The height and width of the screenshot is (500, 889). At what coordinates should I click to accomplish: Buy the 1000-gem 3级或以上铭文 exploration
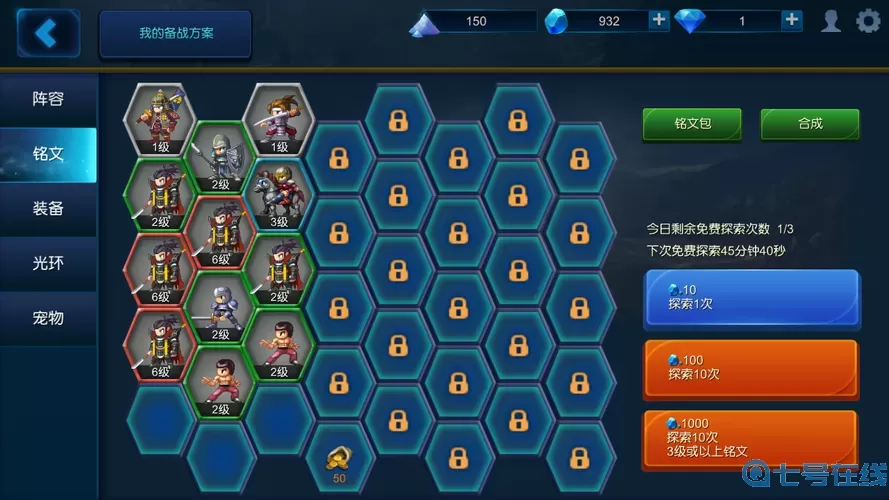pyautogui.click(x=750, y=438)
